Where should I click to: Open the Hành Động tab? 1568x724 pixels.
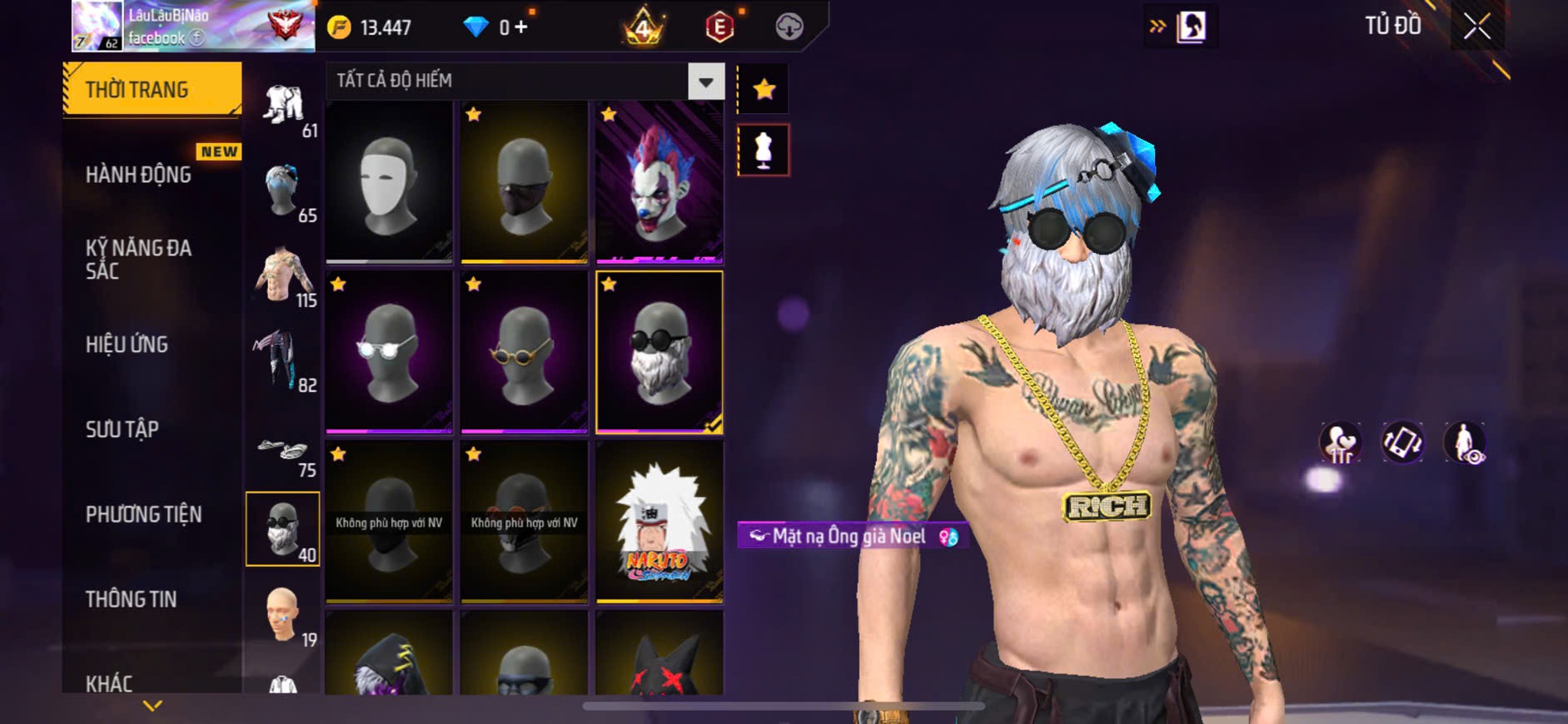coord(139,175)
